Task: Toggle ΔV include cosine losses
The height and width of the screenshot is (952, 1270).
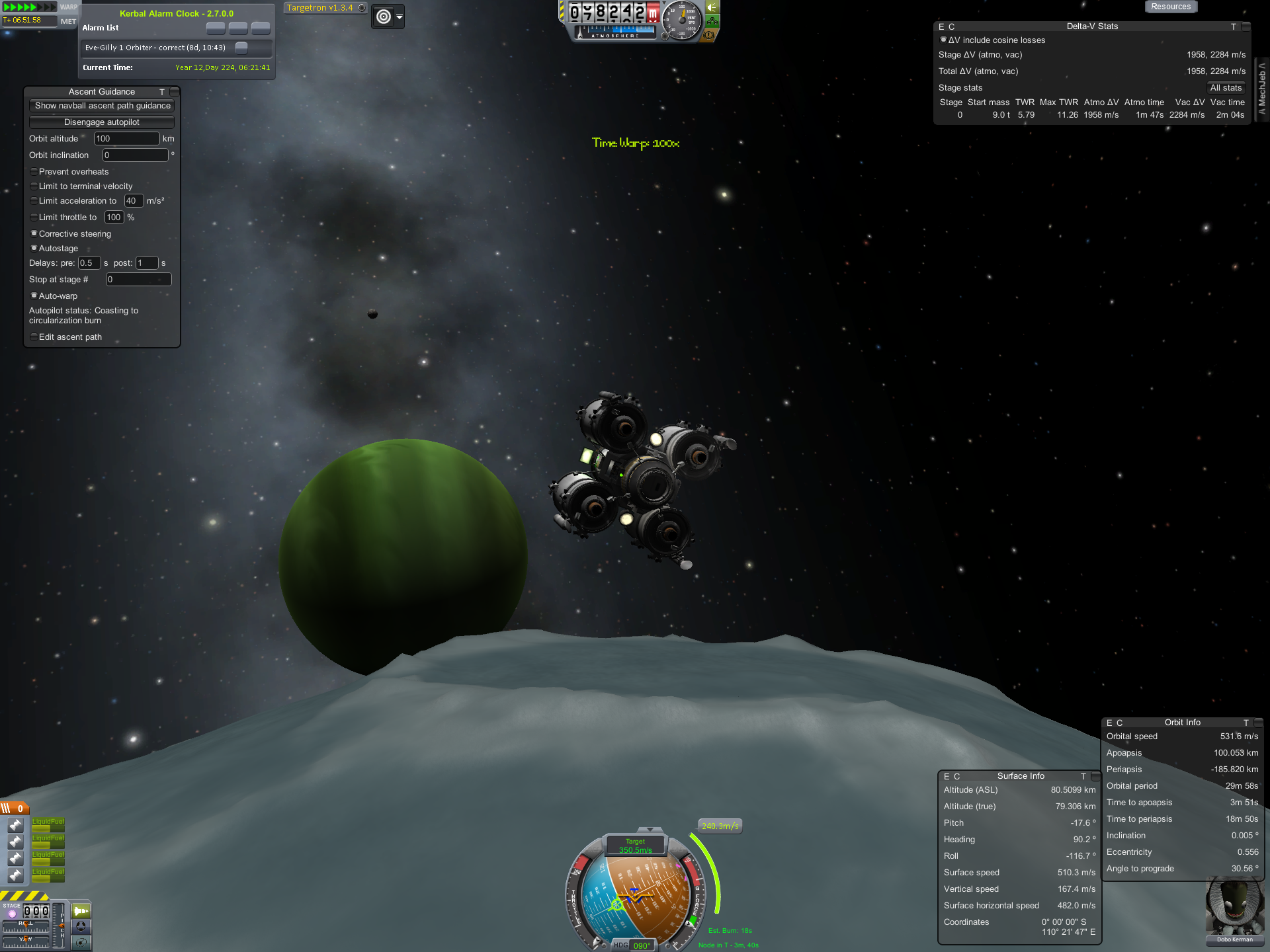Action: point(943,40)
